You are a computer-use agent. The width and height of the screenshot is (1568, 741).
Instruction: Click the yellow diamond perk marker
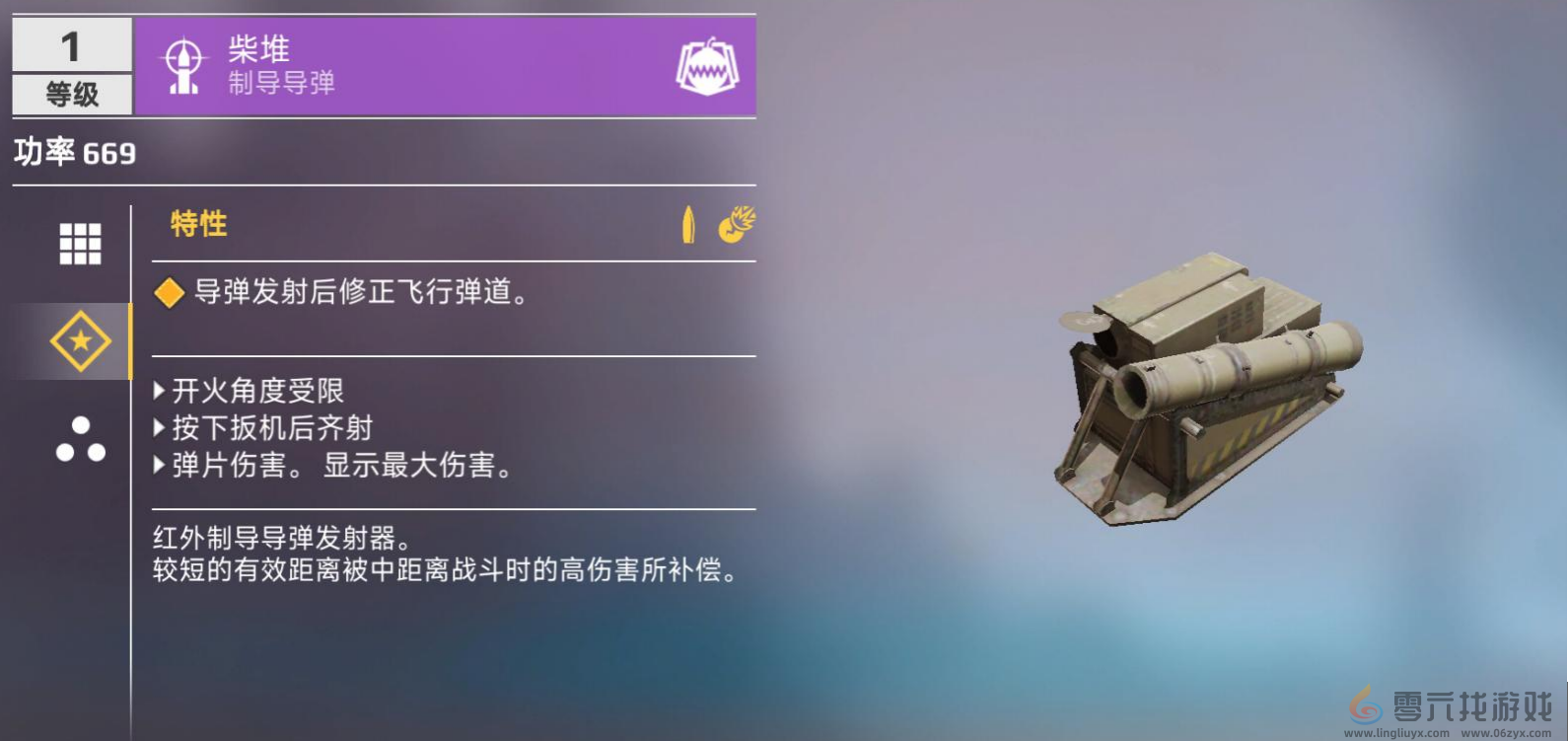(170, 292)
